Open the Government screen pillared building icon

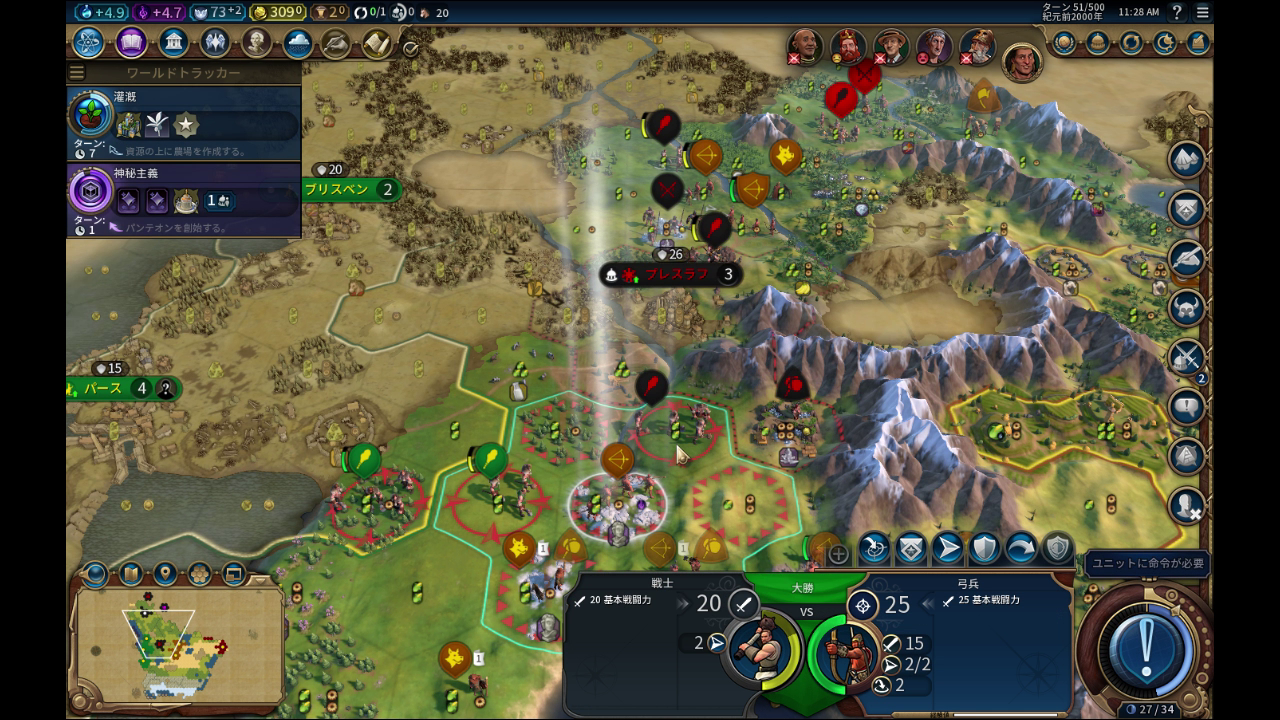(173, 43)
